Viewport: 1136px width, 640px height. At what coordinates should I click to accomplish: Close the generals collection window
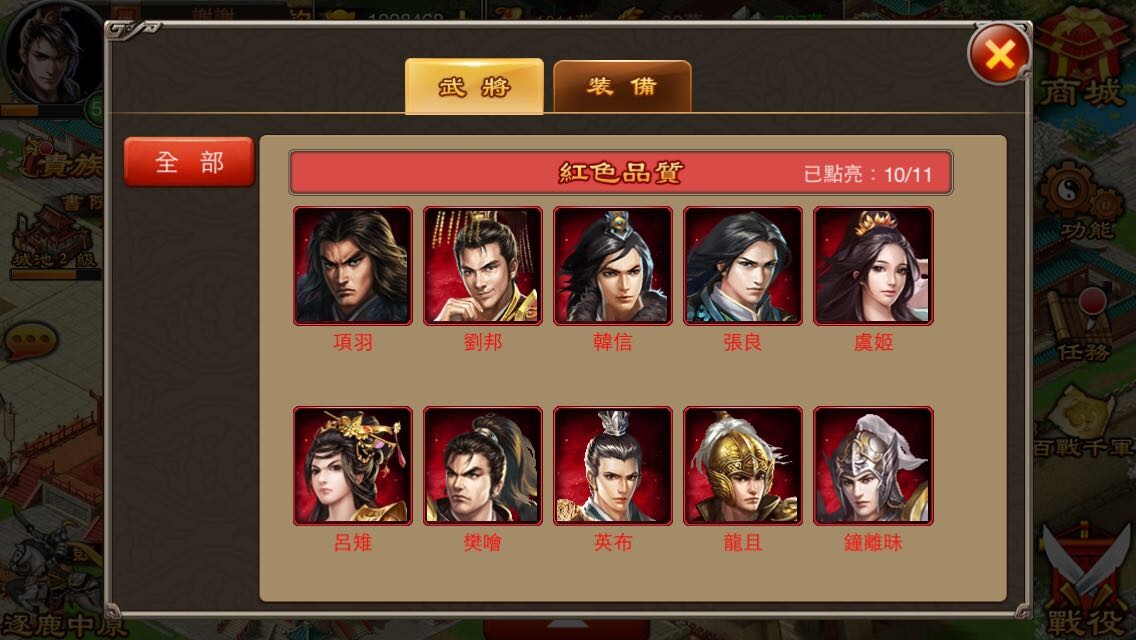tap(999, 54)
